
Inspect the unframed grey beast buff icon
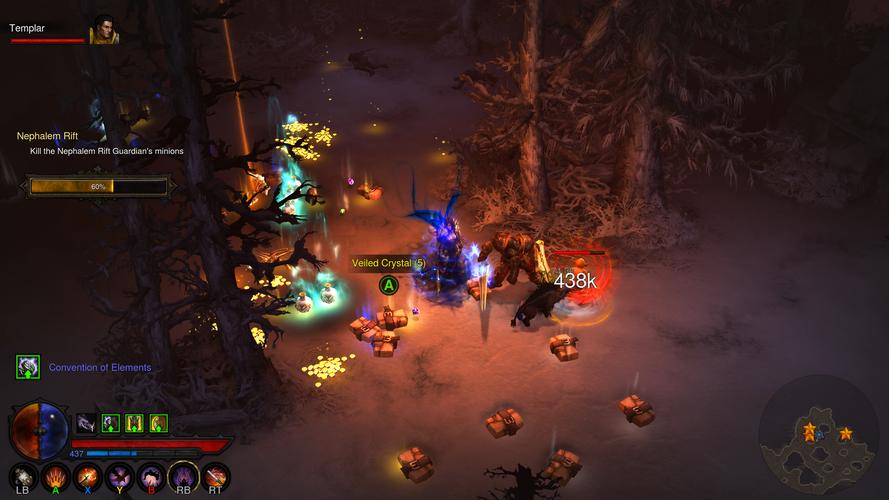click(x=87, y=423)
